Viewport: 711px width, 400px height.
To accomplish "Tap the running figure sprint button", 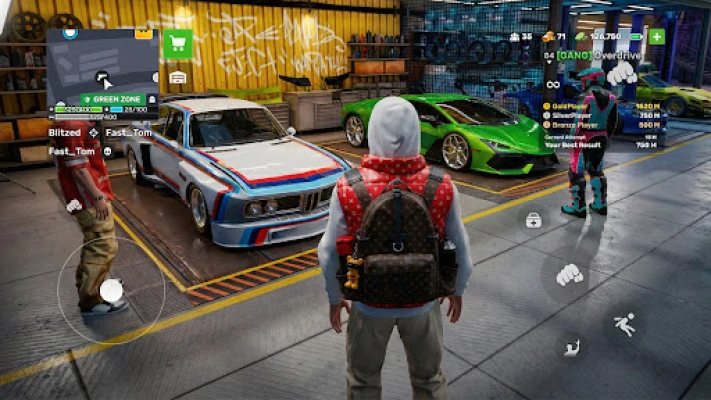I will pyautogui.click(x=625, y=324).
